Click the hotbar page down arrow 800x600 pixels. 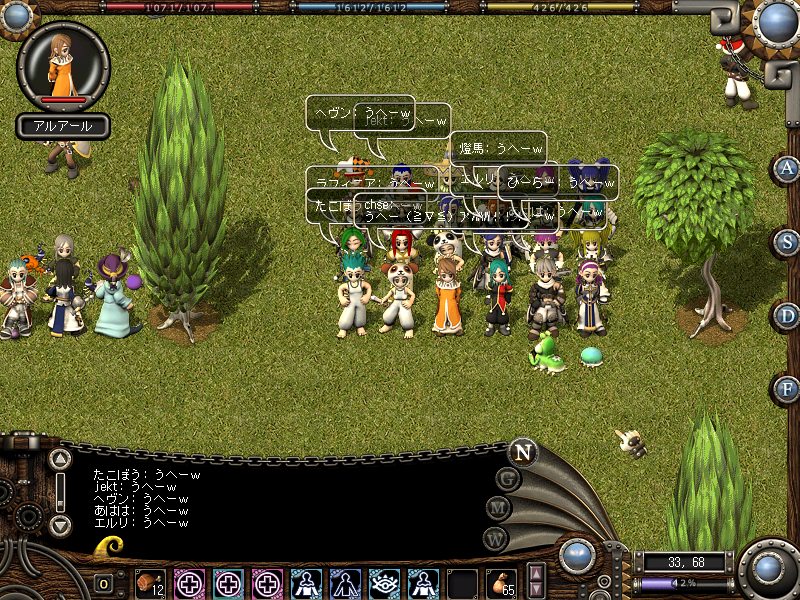(x=536, y=589)
